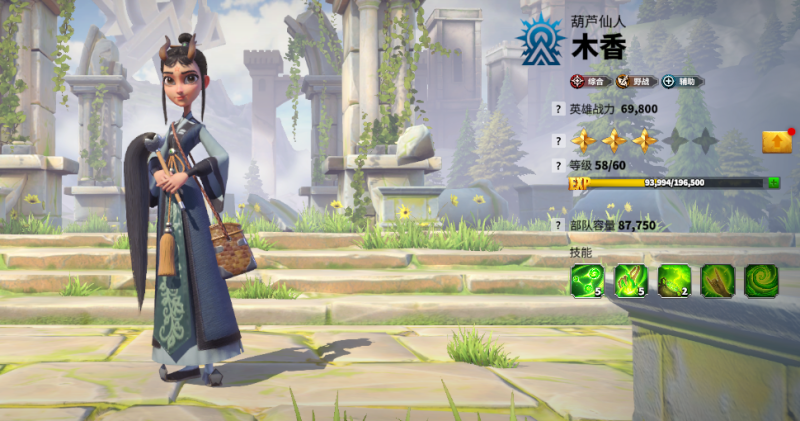
Task: Inspect the first skill with green orbs
Action: coord(587,281)
